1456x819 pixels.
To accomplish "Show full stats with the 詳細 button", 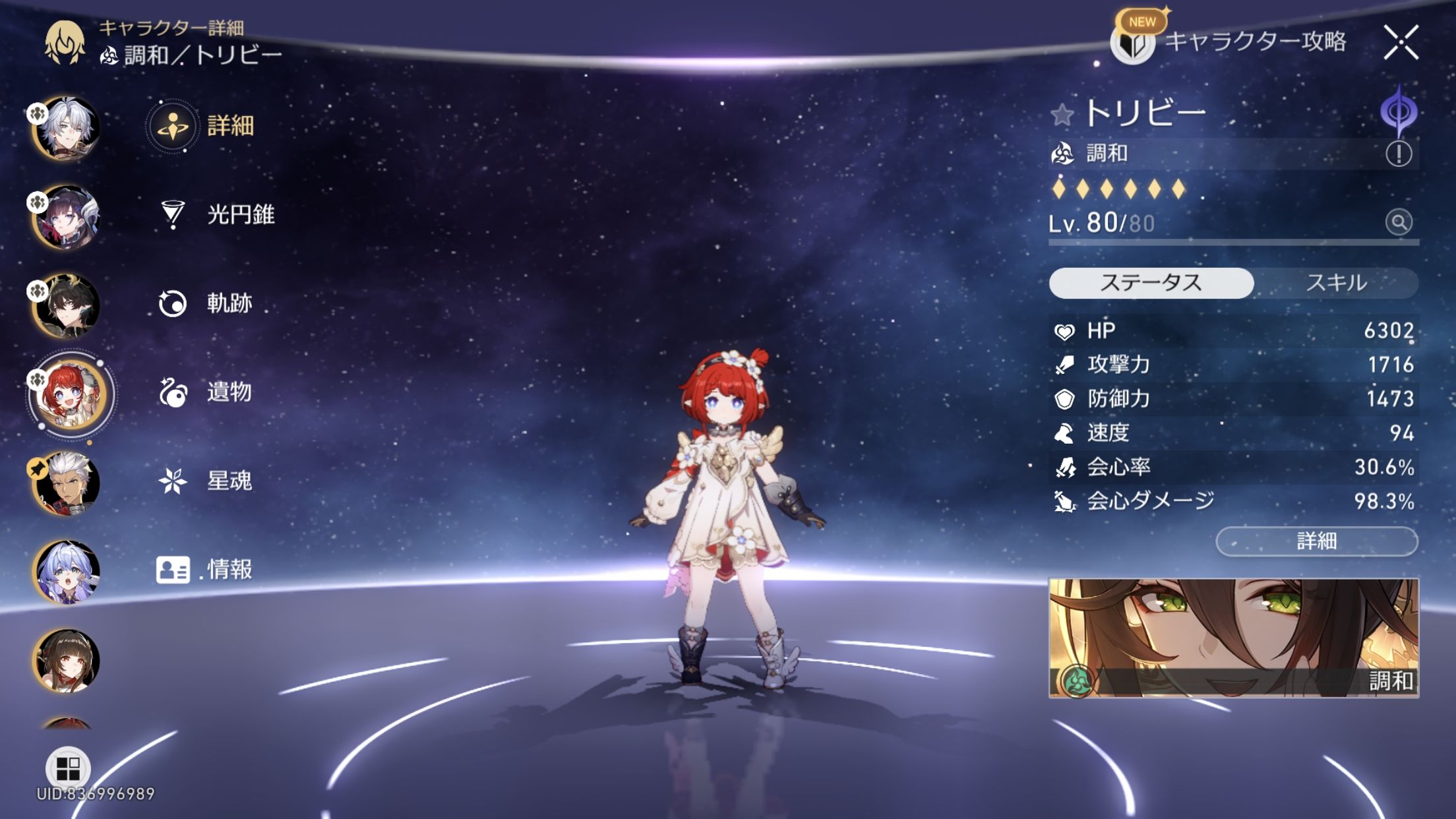I will coord(1316,541).
